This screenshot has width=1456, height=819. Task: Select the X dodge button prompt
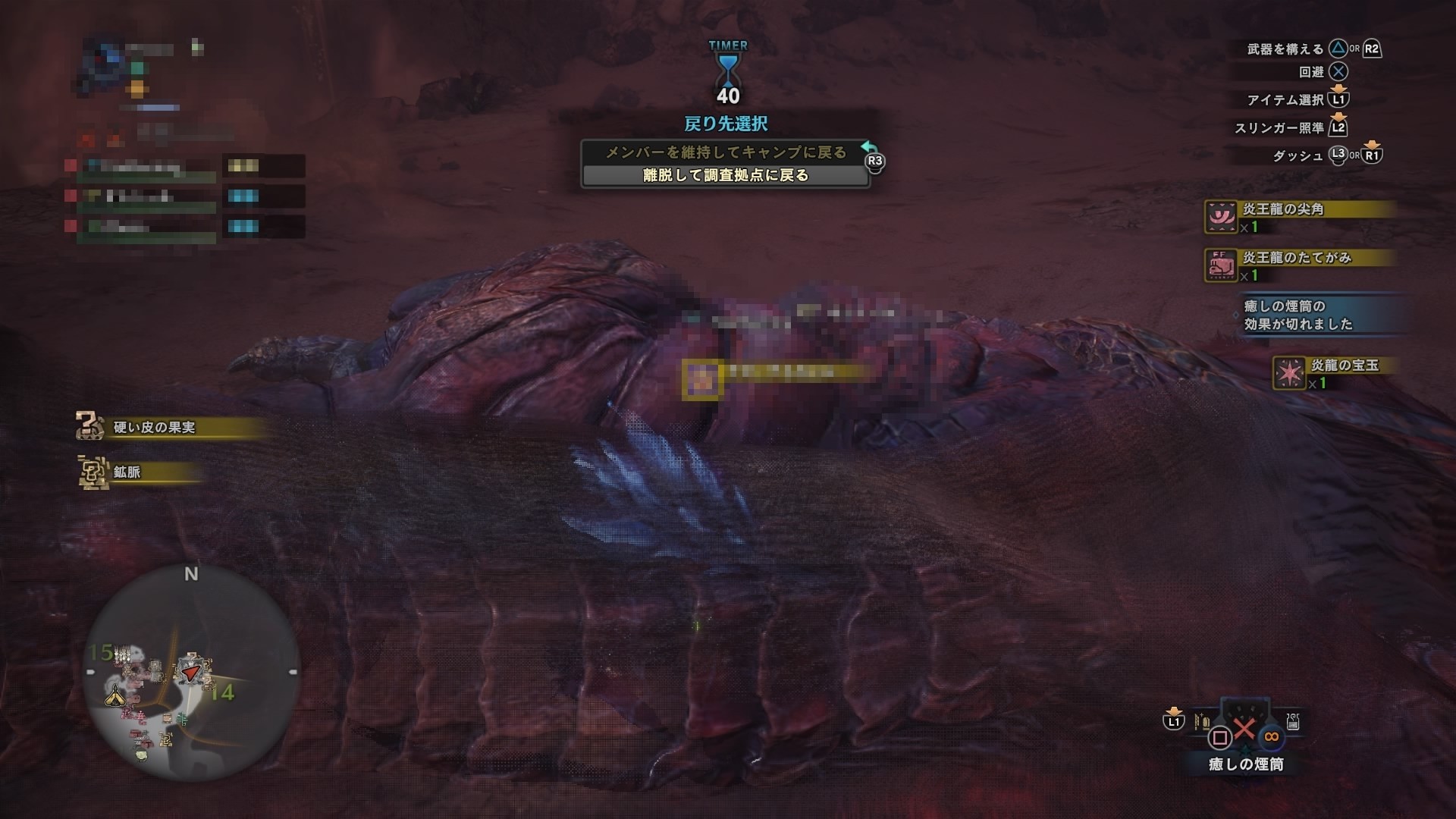click(x=1337, y=73)
